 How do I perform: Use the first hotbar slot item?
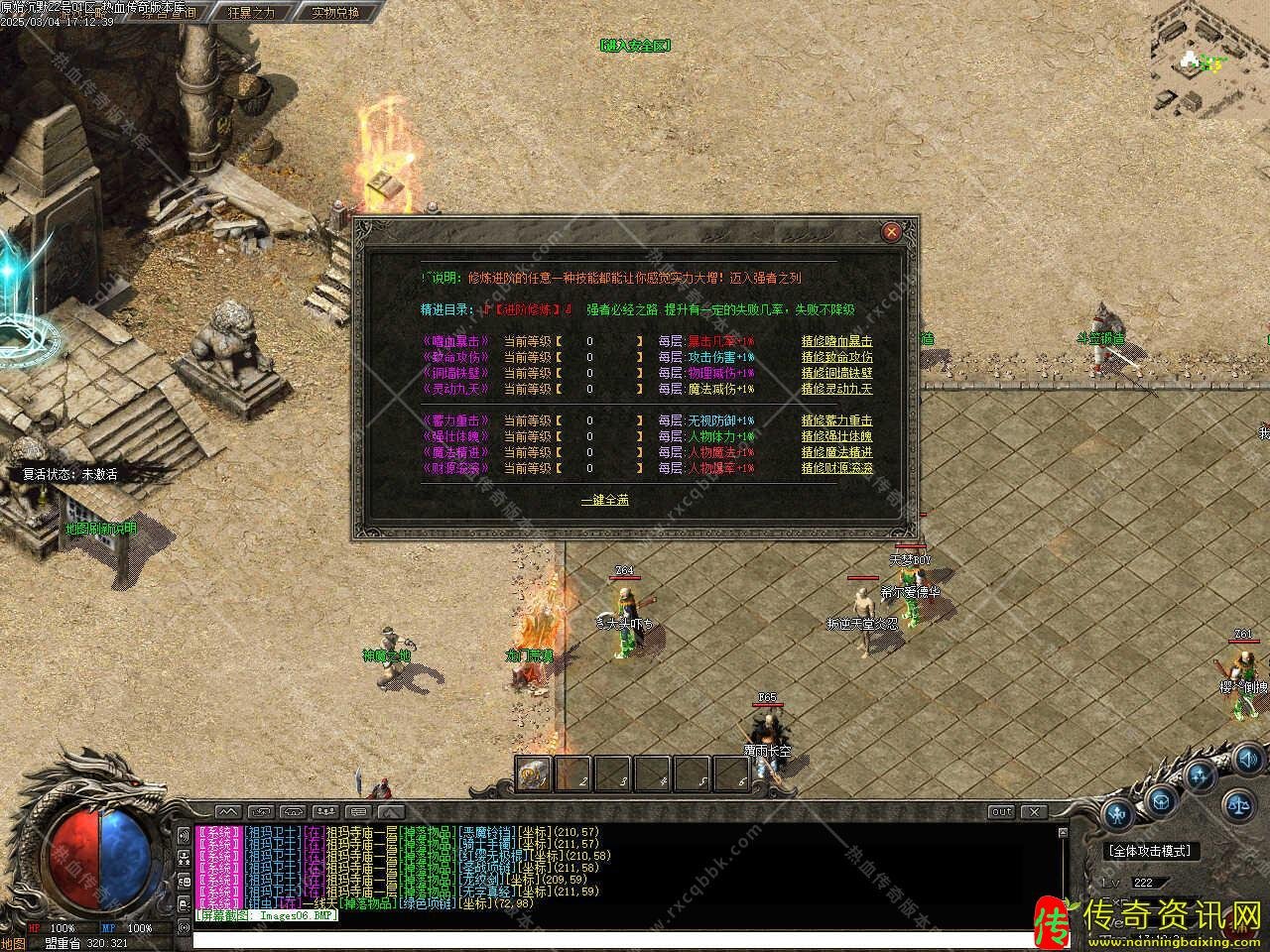[x=534, y=774]
